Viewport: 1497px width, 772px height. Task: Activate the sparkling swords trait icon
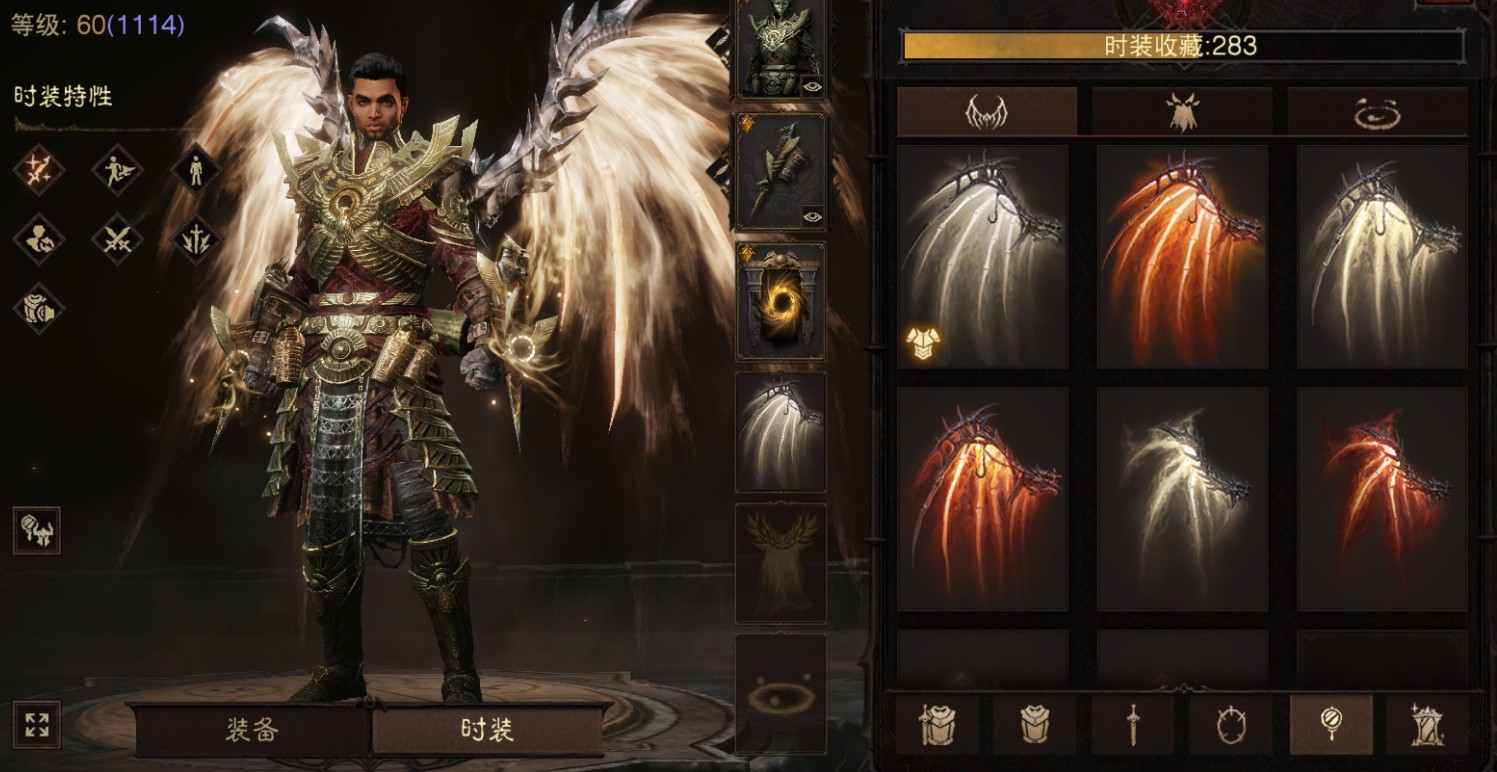pos(39,169)
